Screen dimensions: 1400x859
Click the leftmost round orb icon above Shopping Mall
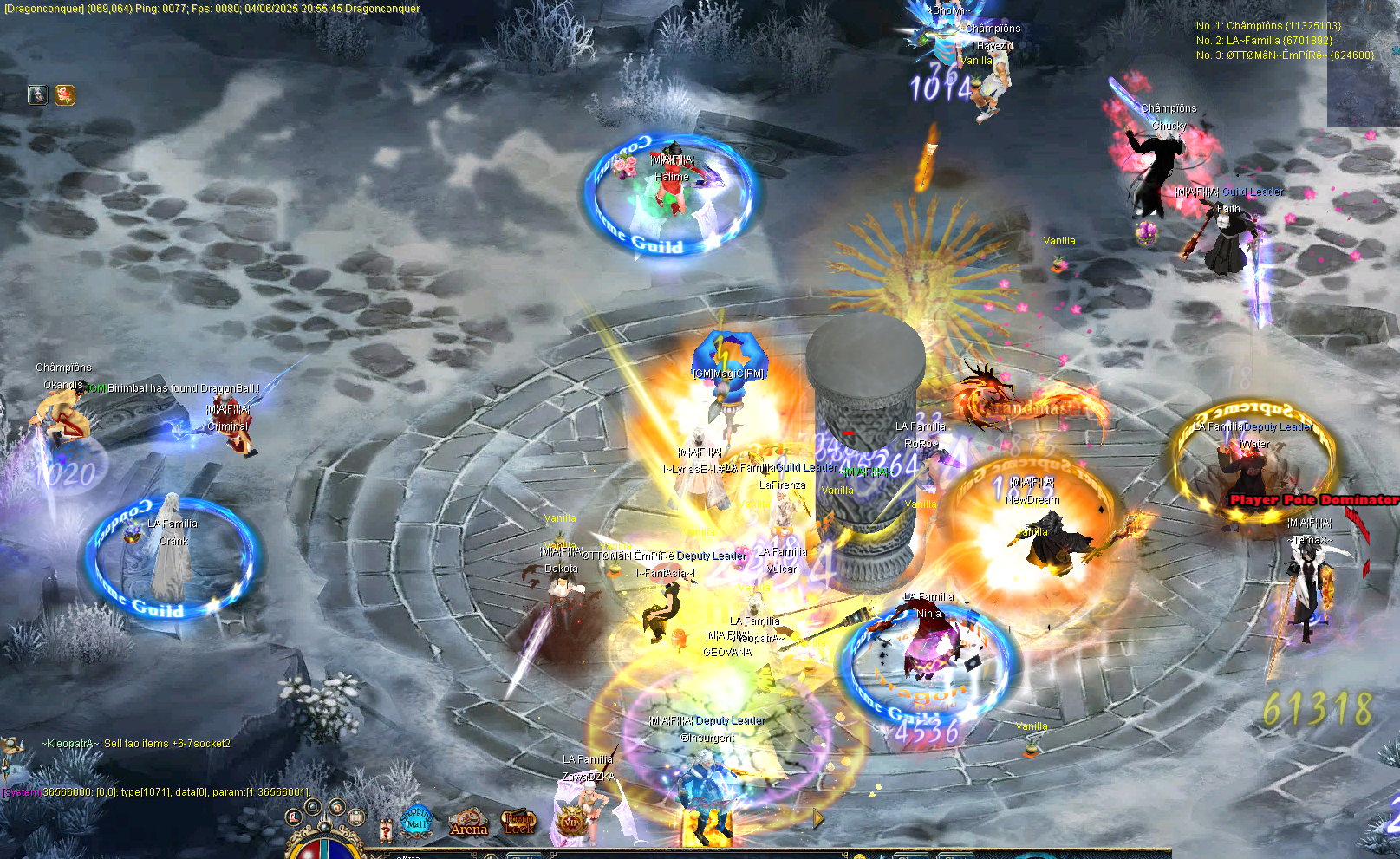click(293, 817)
